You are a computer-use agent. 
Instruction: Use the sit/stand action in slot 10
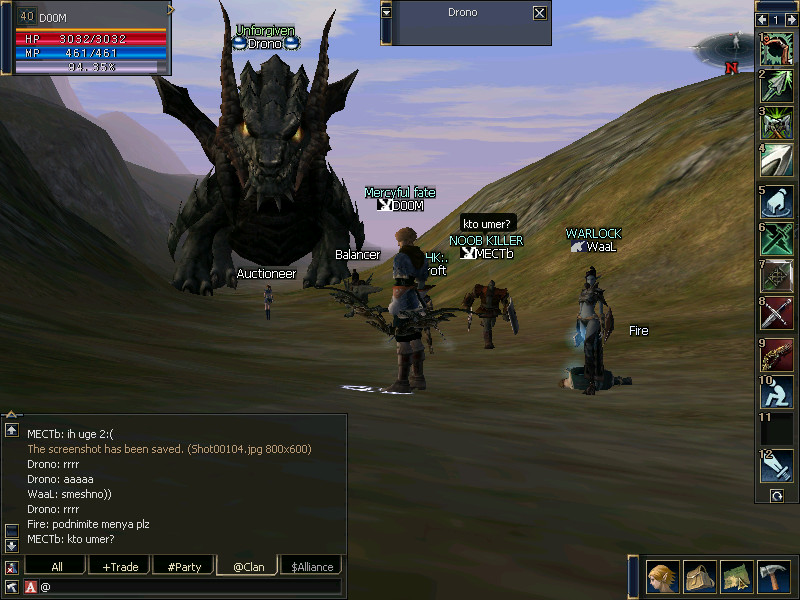[x=777, y=393]
